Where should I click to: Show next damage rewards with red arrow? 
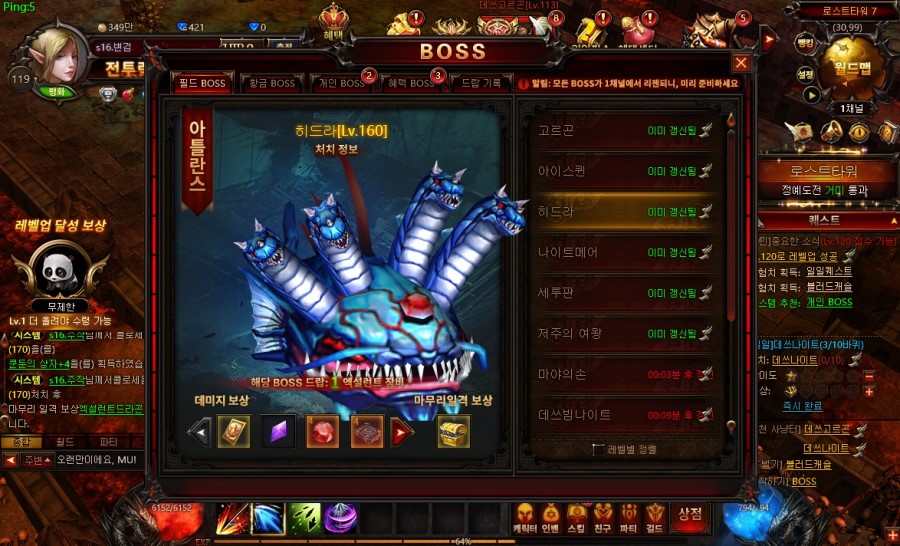tap(402, 433)
